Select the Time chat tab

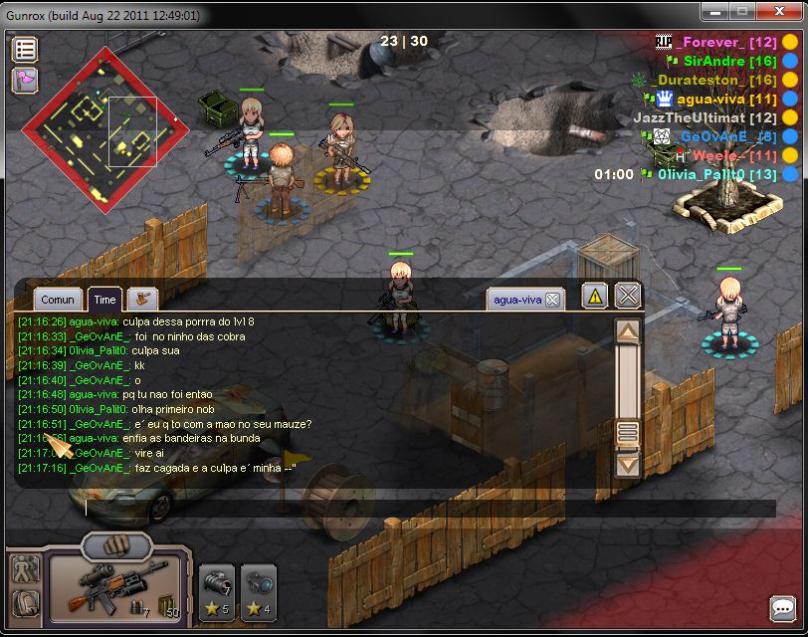(104, 299)
